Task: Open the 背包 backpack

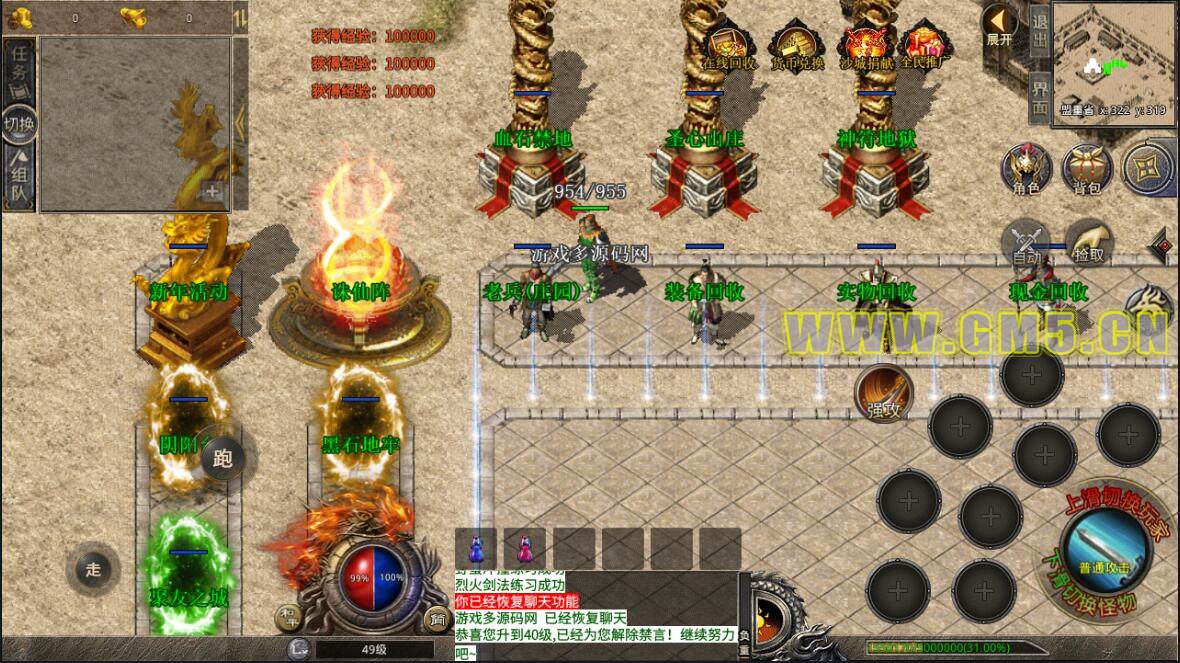Action: click(1086, 166)
